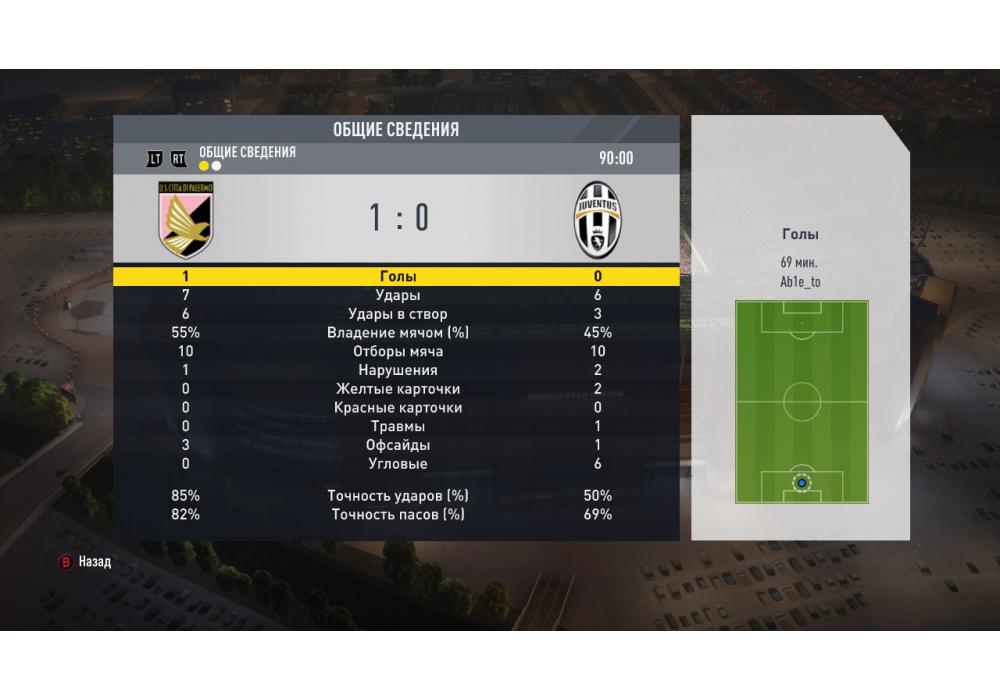This screenshot has width=1000, height=700.
Task: Choose the Нарушения row
Action: click(397, 370)
